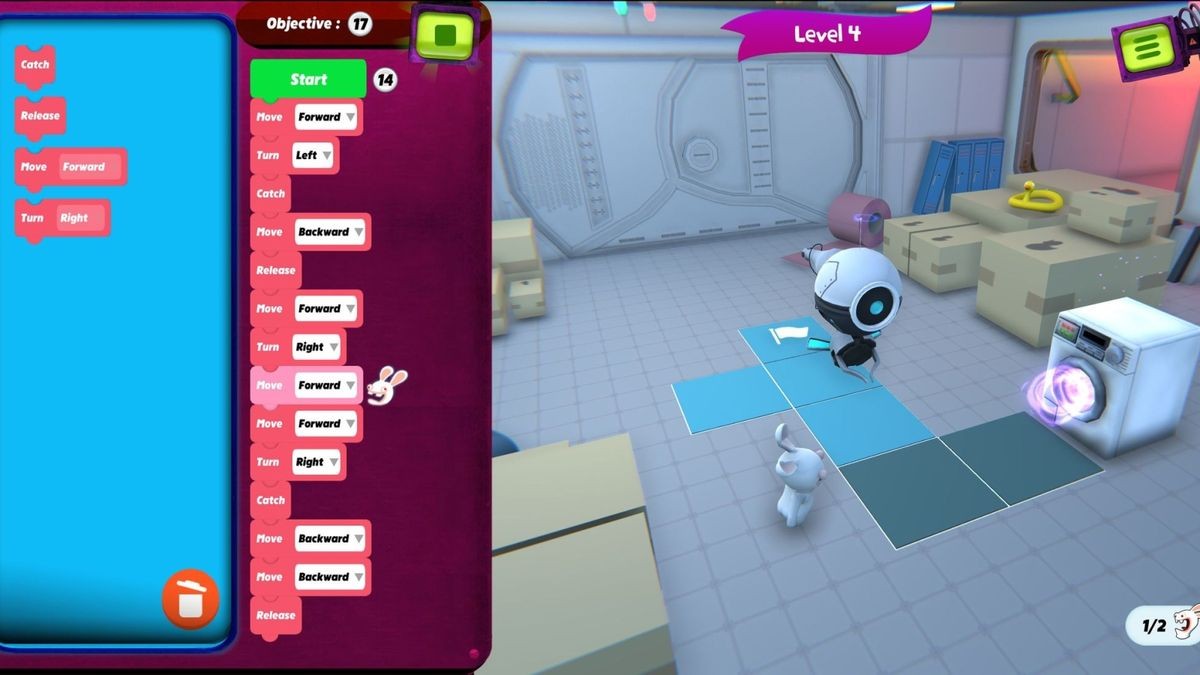Select the Catch block in the blue palette
Image resolution: width=1200 pixels, height=675 pixels.
coord(35,65)
